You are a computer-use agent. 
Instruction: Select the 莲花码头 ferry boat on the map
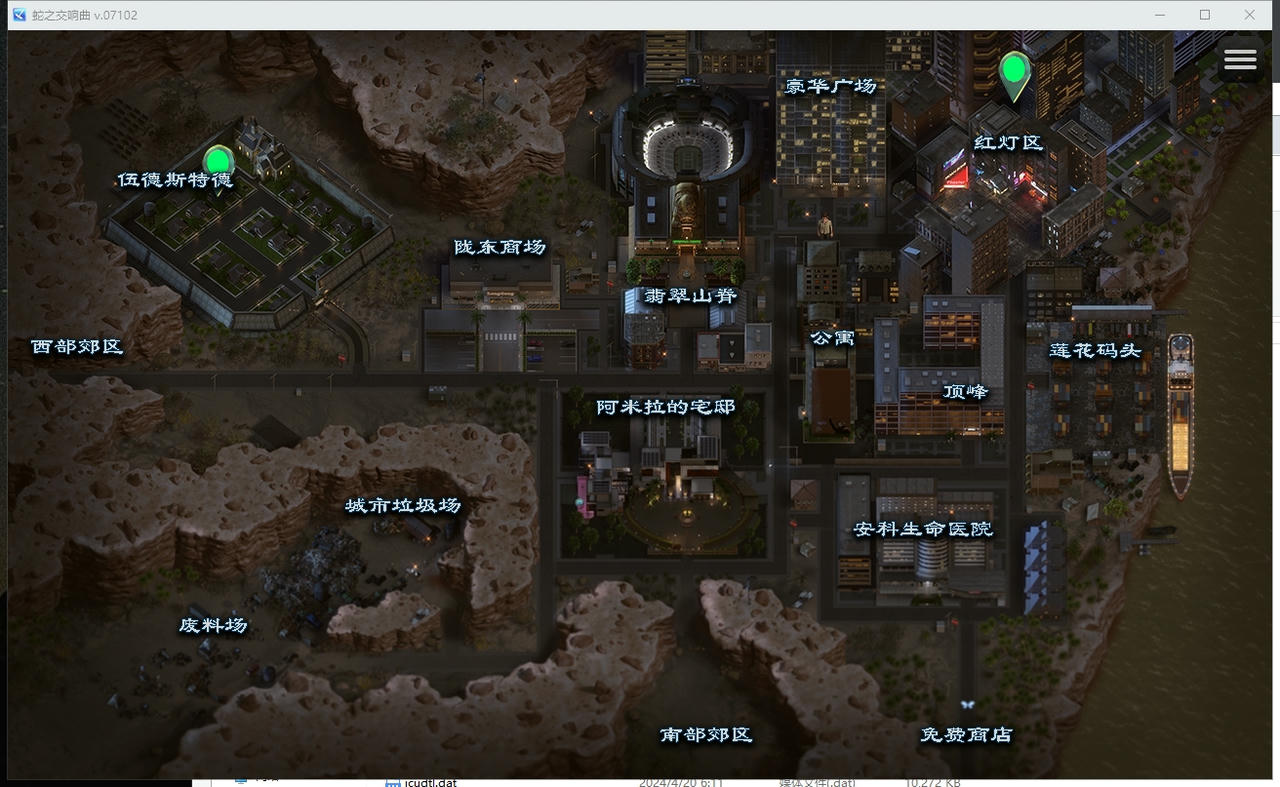[x=1180, y=410]
